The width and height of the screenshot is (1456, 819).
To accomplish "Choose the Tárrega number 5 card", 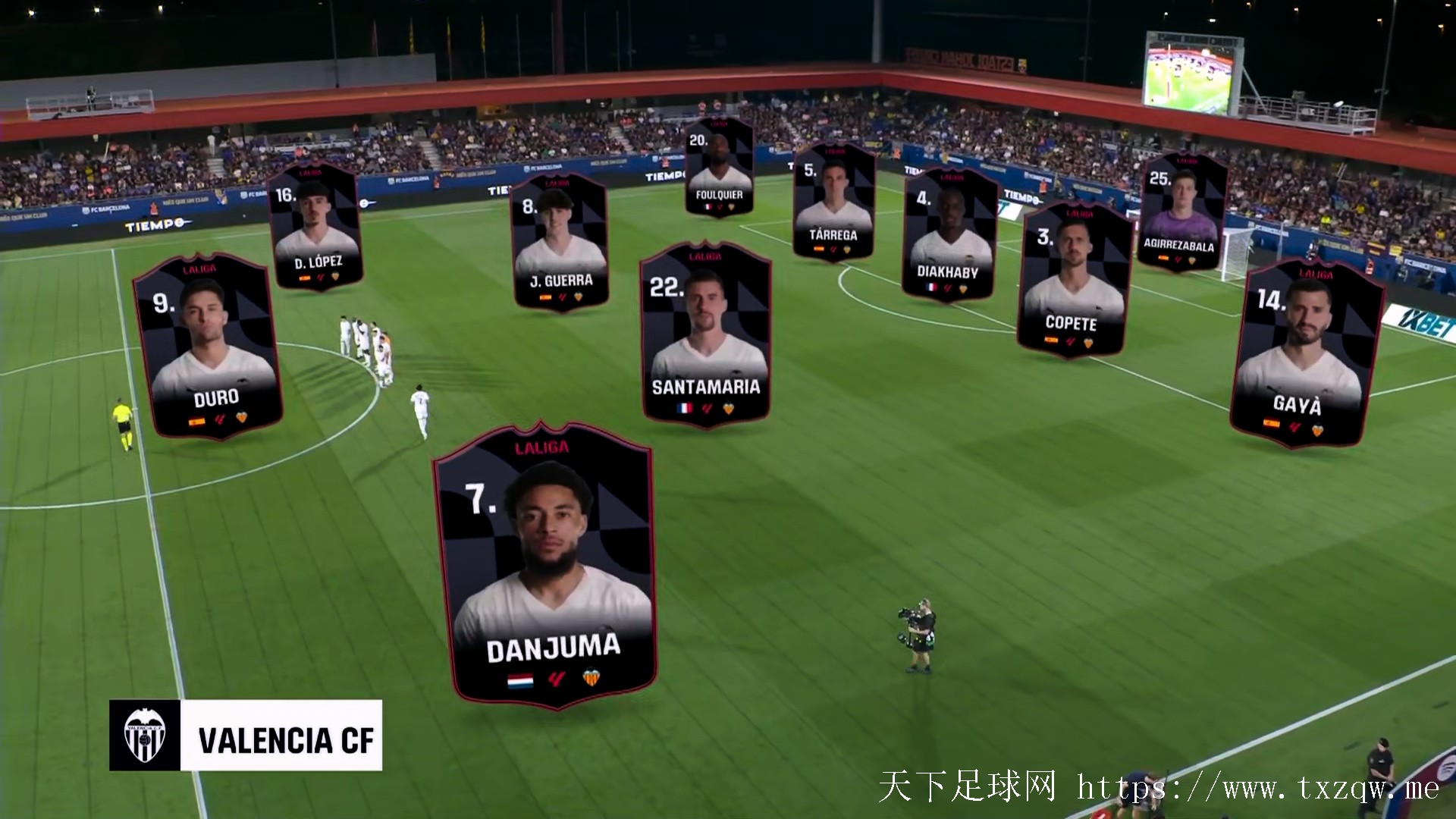I will [x=833, y=202].
